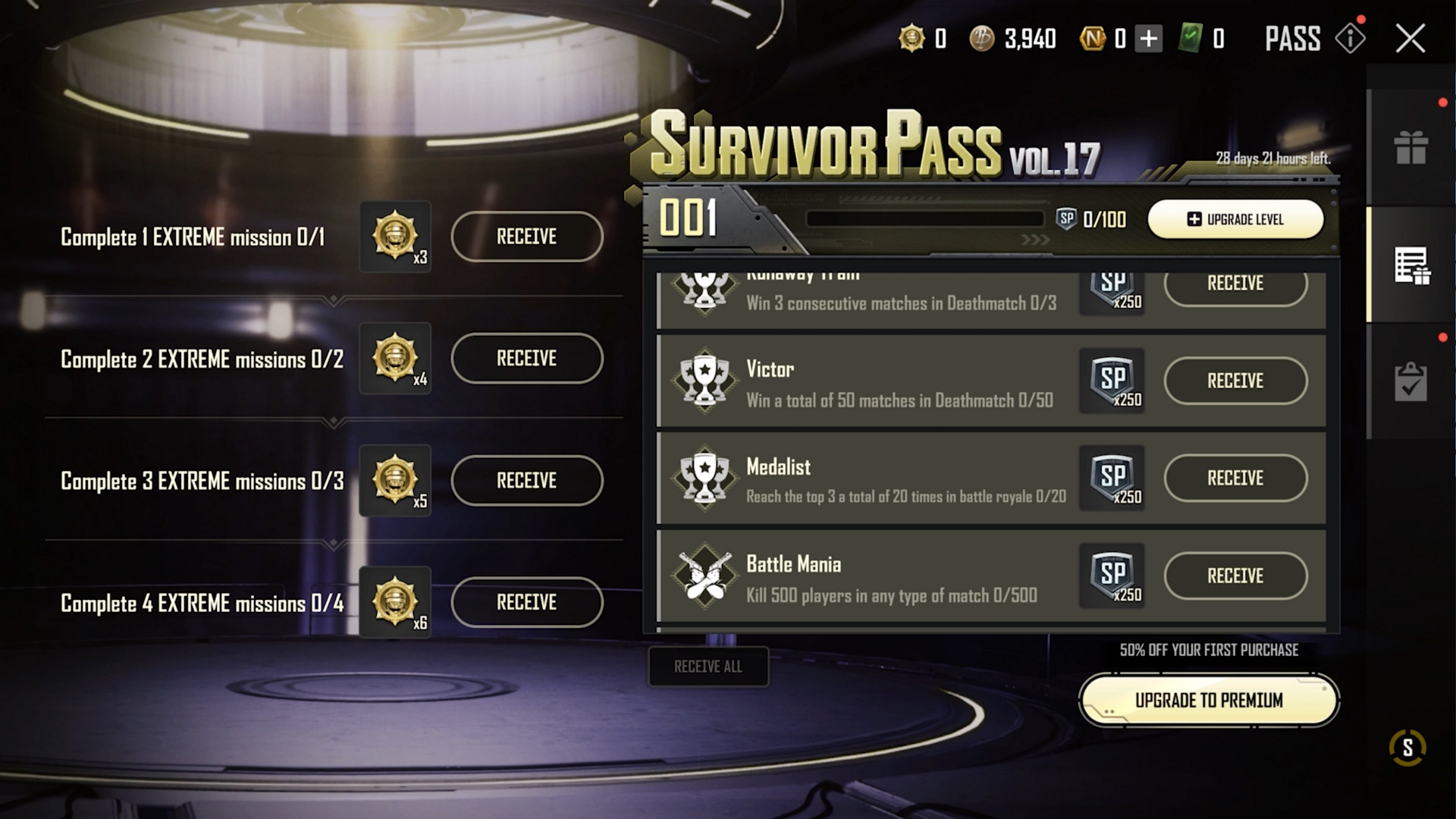This screenshot has height=819, width=1456.
Task: Claim the Battle Mania mission reward
Action: pos(1235,576)
